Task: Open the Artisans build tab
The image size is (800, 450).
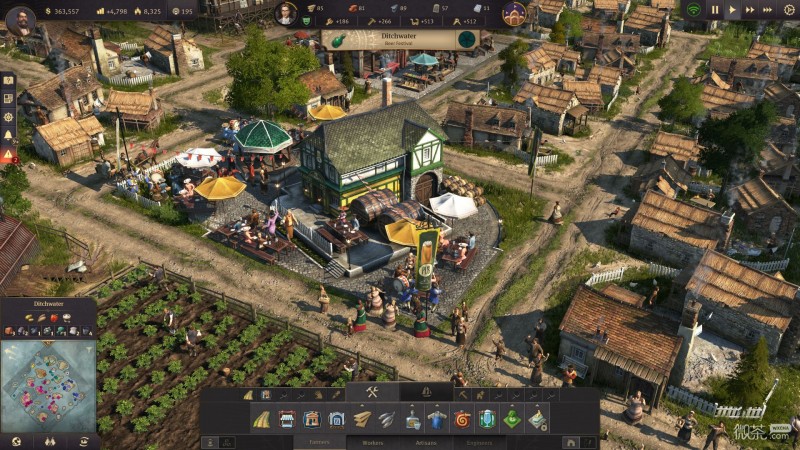Action: tap(427, 441)
